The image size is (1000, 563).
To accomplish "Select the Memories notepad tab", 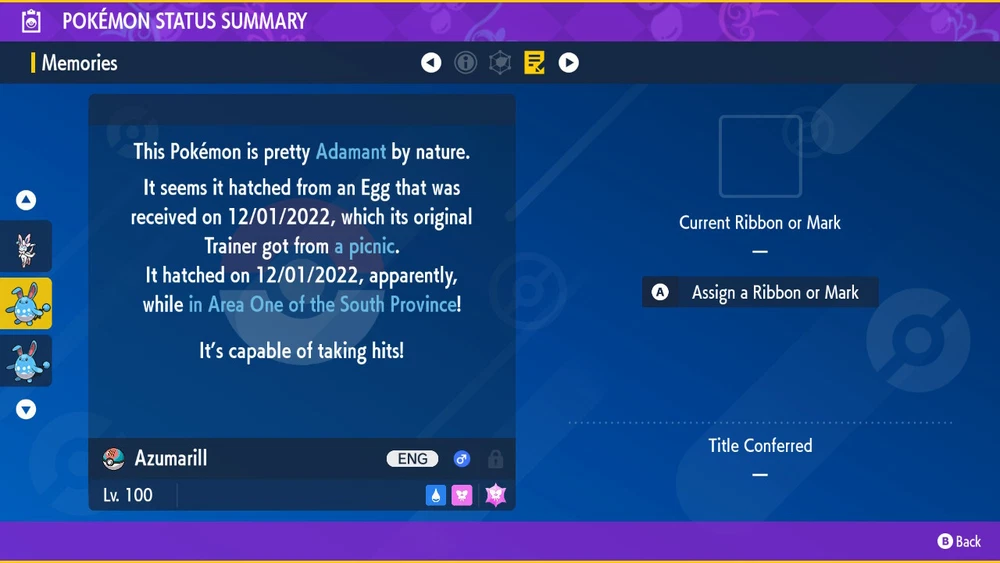I will [x=534, y=63].
